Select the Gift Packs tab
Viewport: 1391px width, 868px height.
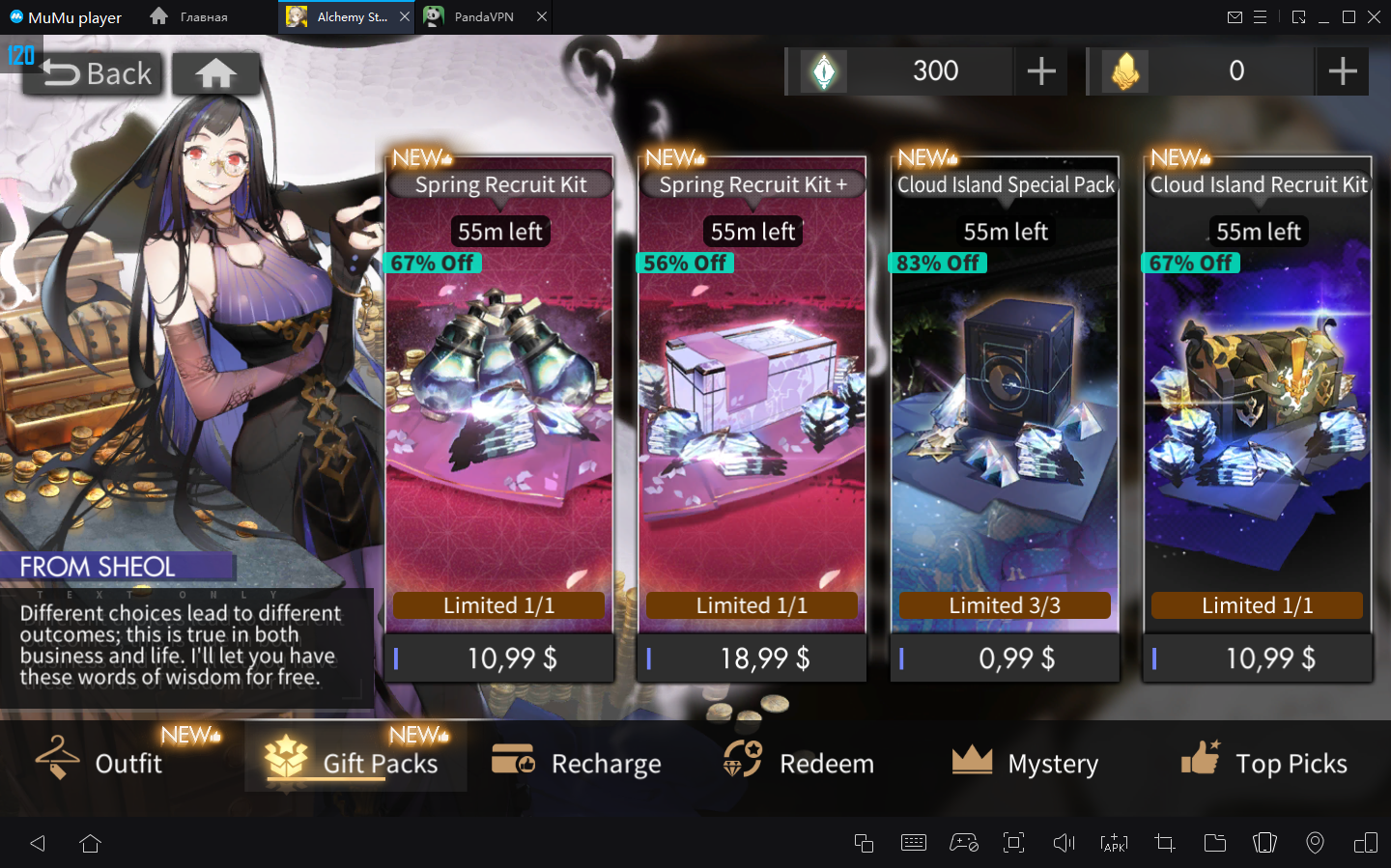pos(355,763)
